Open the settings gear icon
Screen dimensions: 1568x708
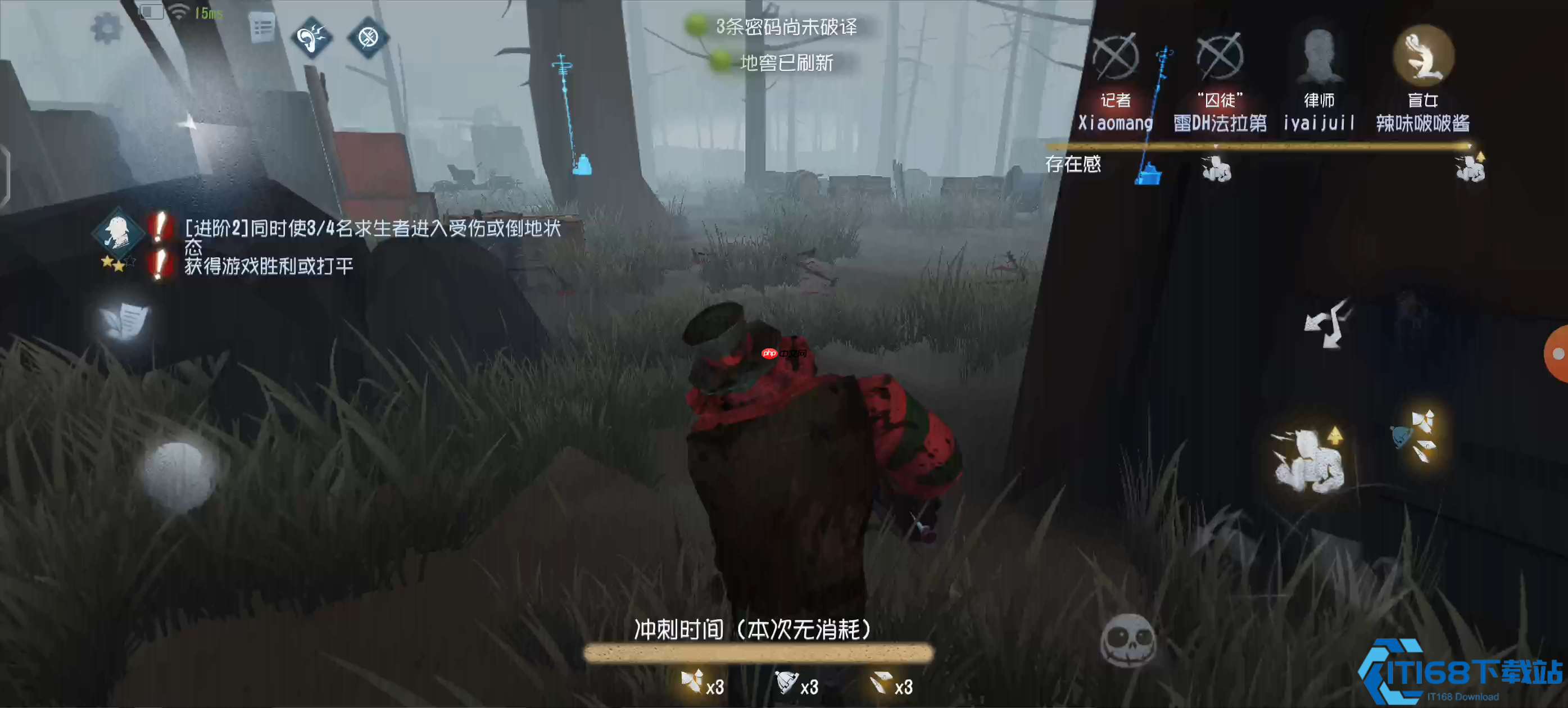108,27
